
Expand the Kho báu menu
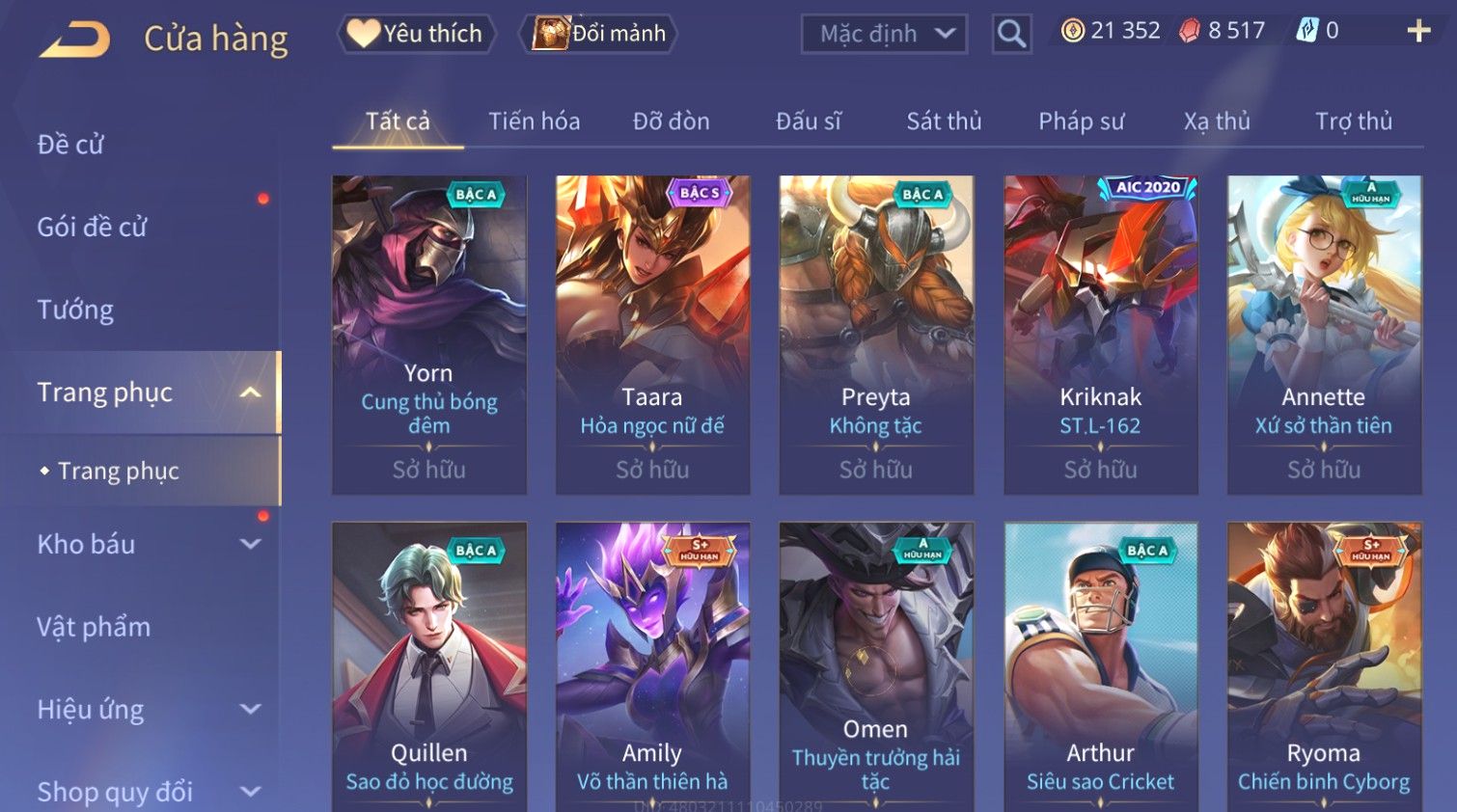(145, 544)
